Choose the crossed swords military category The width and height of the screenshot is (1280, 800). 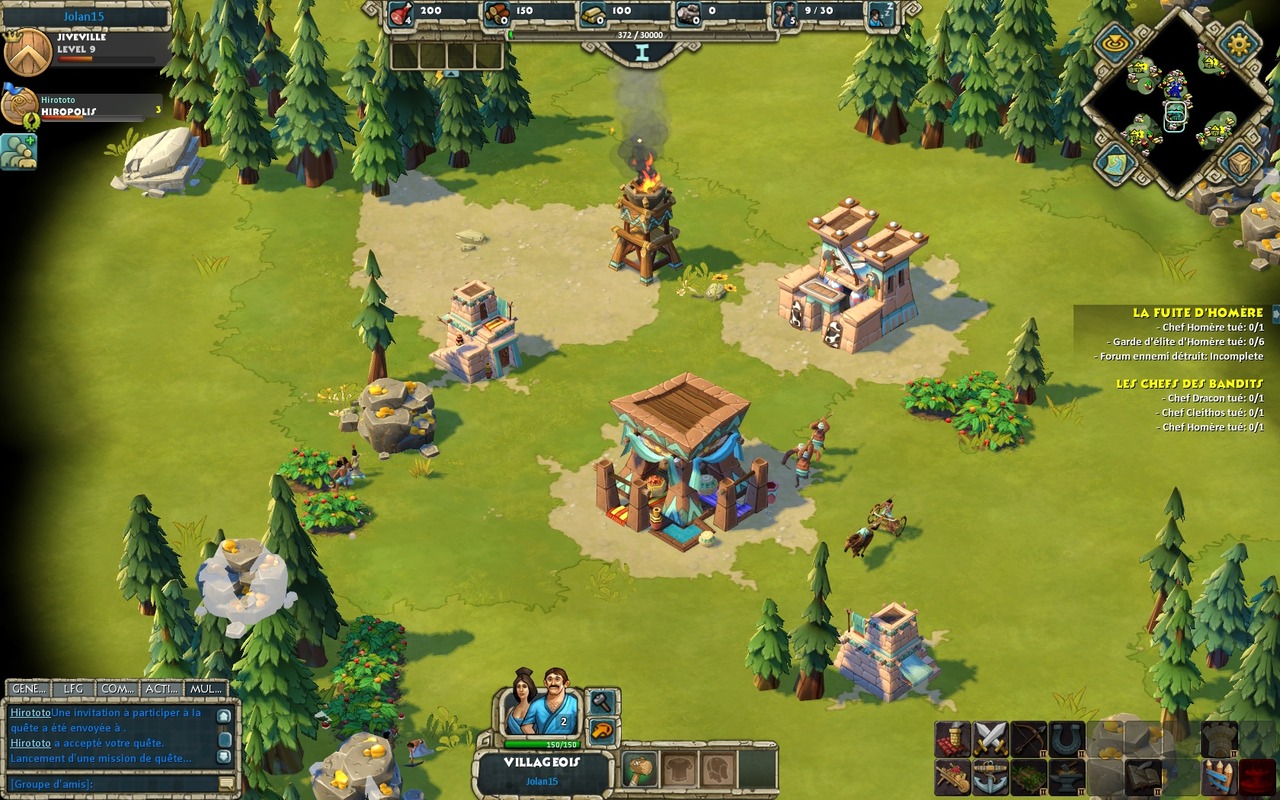(x=991, y=739)
